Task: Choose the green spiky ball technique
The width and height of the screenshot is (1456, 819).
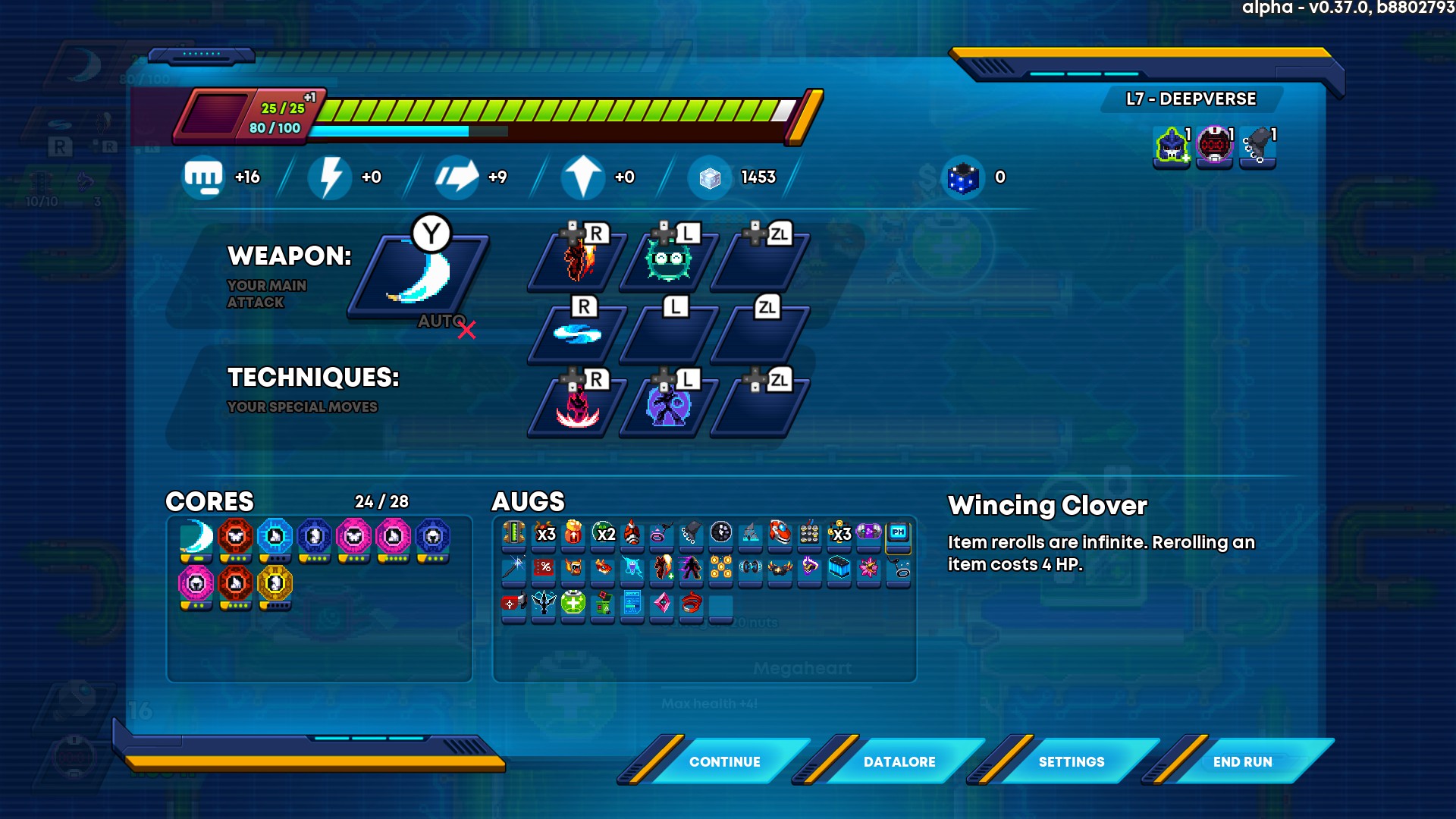Action: 668,260
